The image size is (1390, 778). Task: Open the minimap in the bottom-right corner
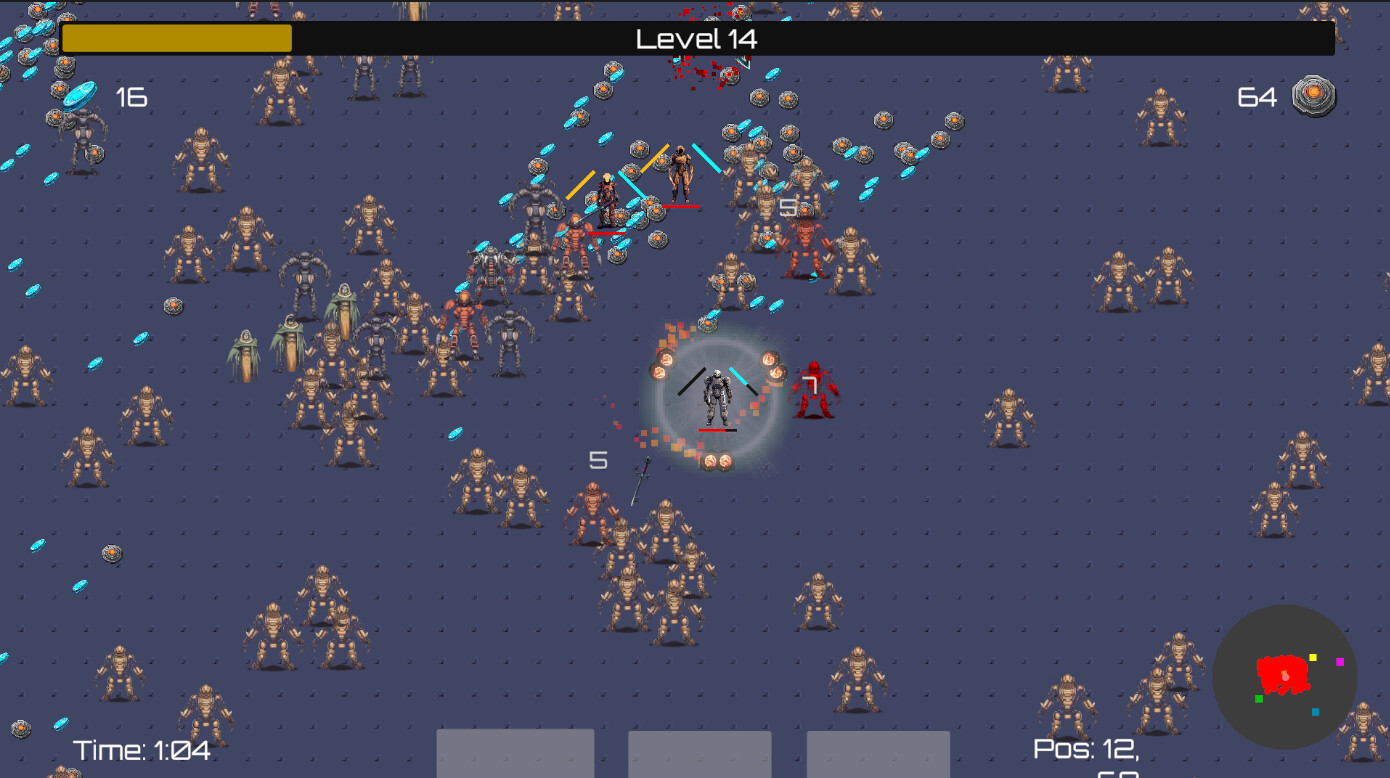(x=1285, y=678)
